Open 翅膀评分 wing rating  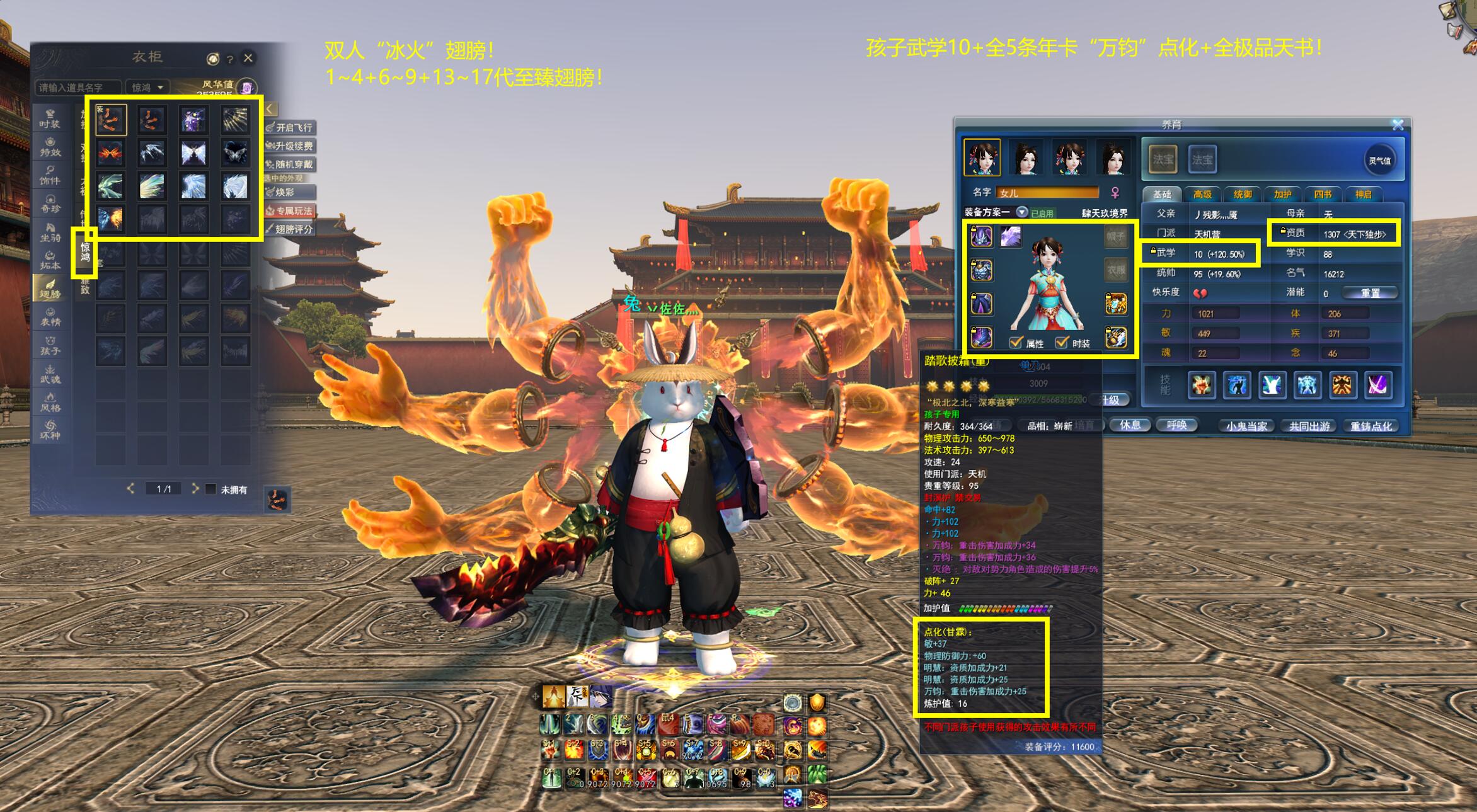pos(290,229)
